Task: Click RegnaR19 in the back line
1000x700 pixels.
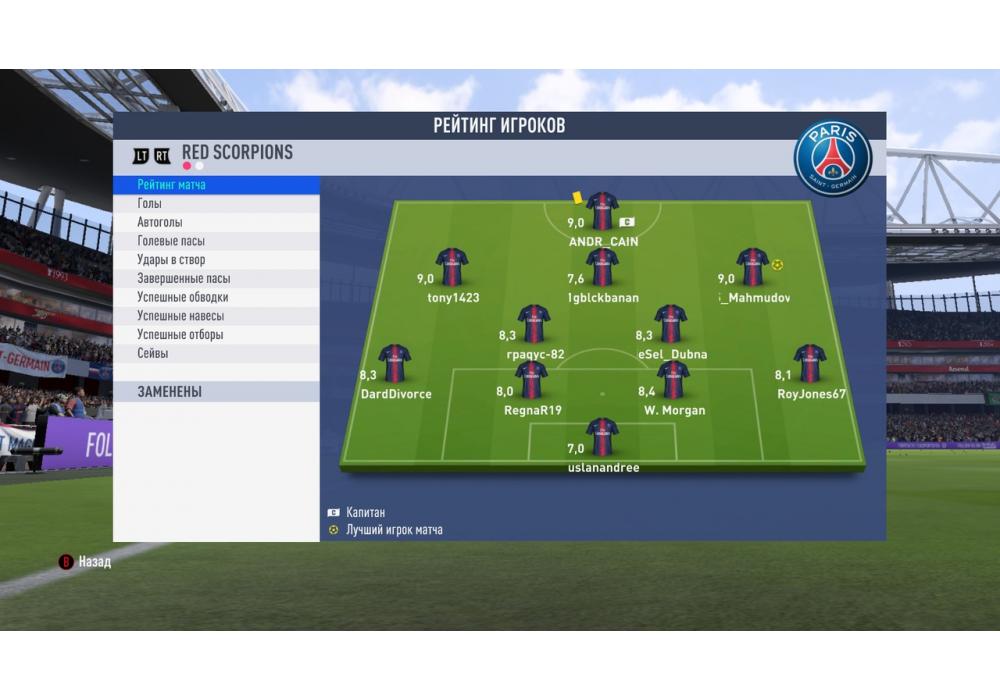Action: click(x=531, y=380)
